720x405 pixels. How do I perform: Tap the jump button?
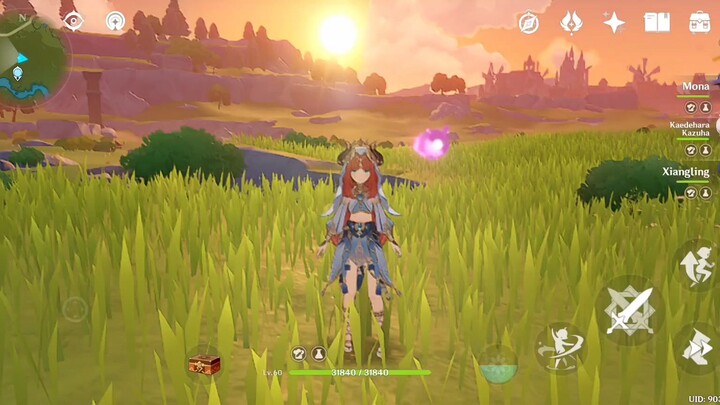(697, 264)
